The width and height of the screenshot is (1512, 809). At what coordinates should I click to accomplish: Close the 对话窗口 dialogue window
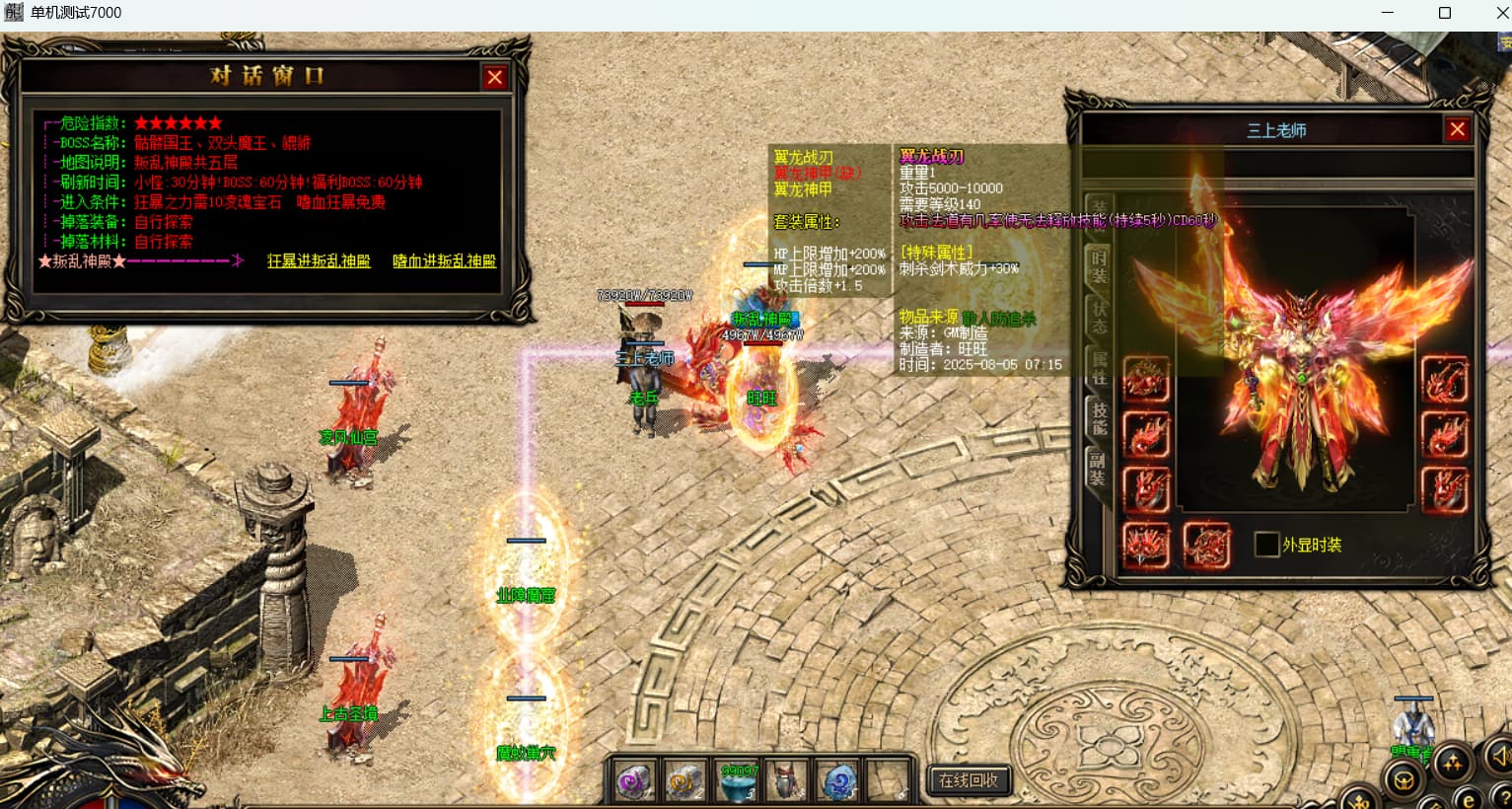[495, 77]
